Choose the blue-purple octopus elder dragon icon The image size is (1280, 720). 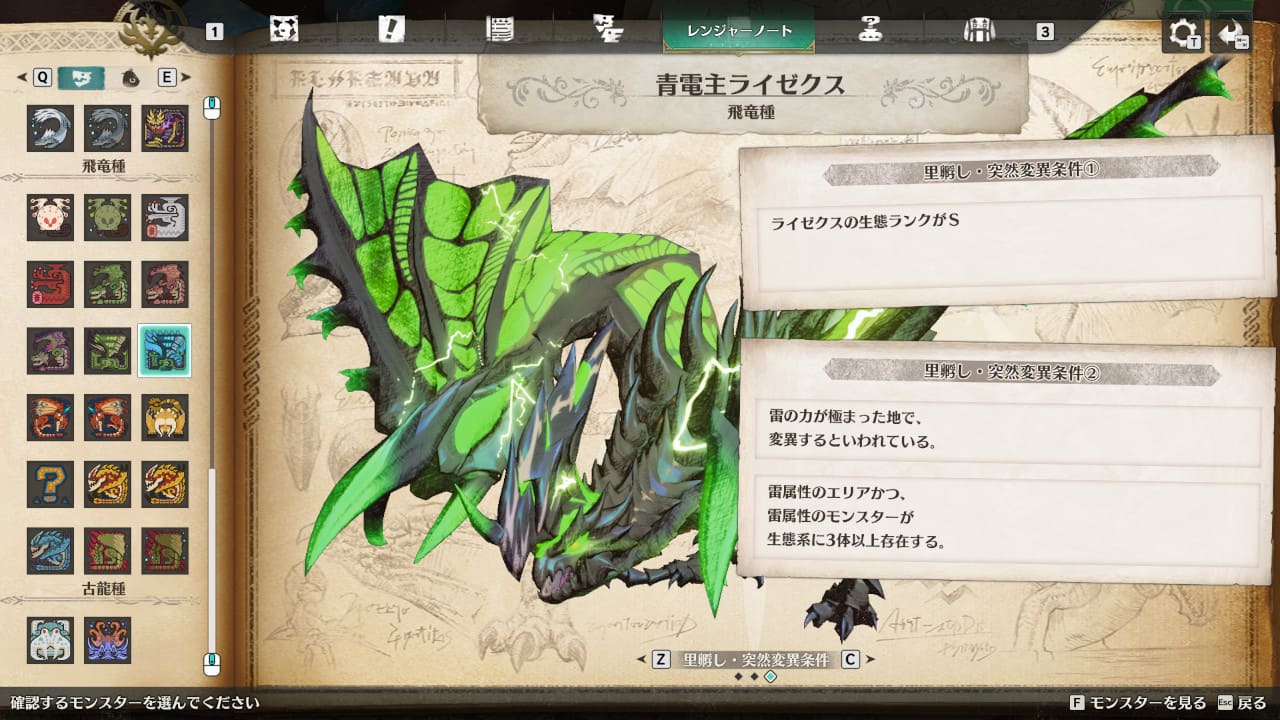point(107,639)
